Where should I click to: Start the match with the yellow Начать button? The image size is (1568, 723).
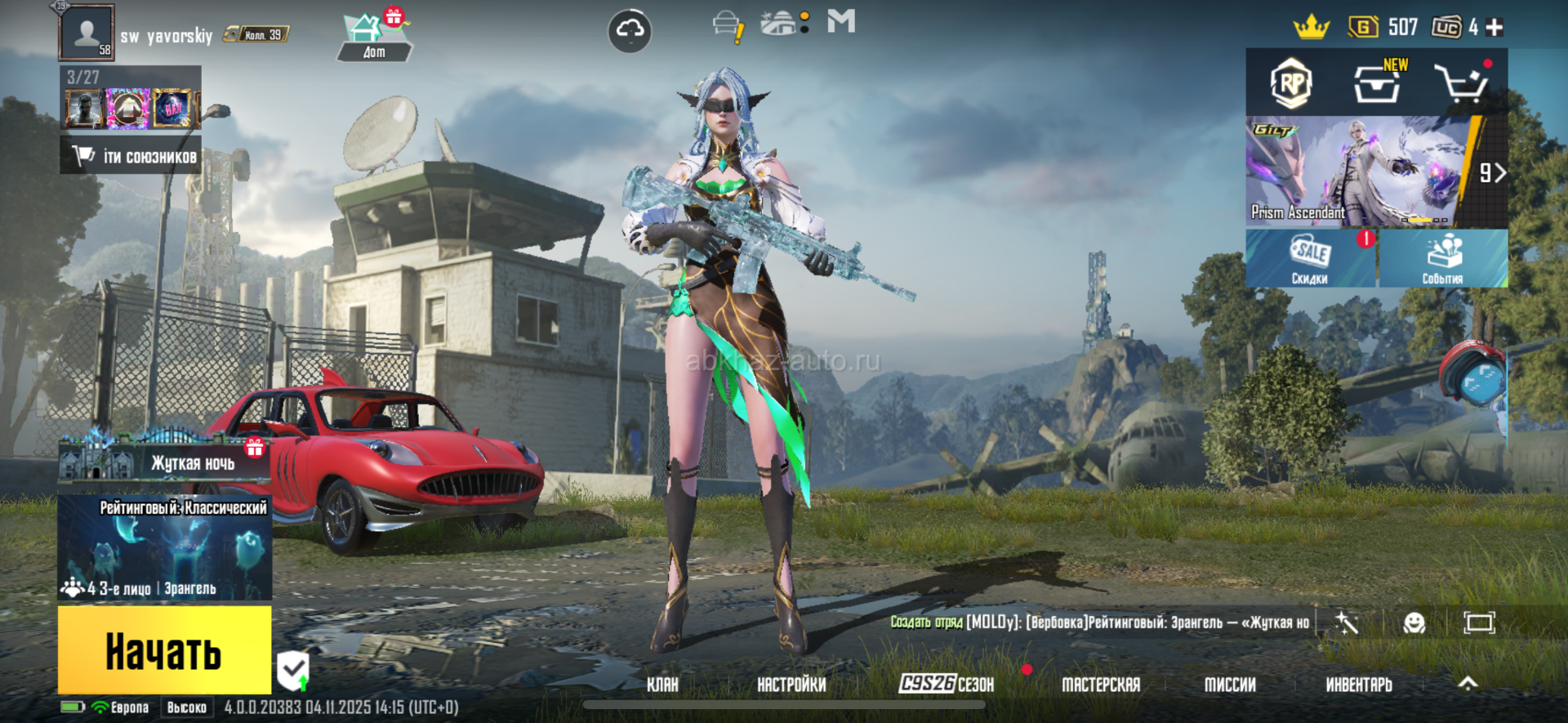tap(164, 650)
